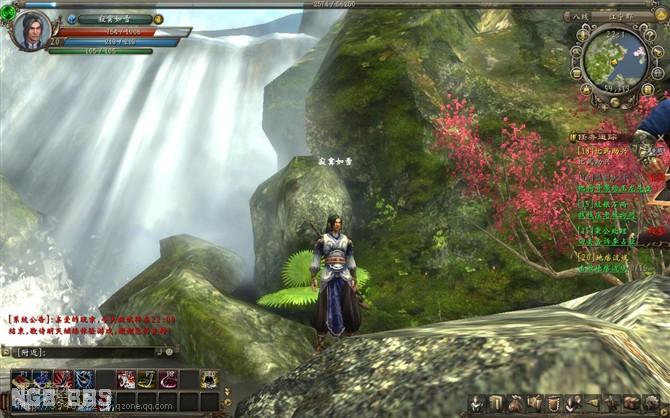Use the red crescent skill in hotbar
Screen dimensions: 670x418
point(167,379)
